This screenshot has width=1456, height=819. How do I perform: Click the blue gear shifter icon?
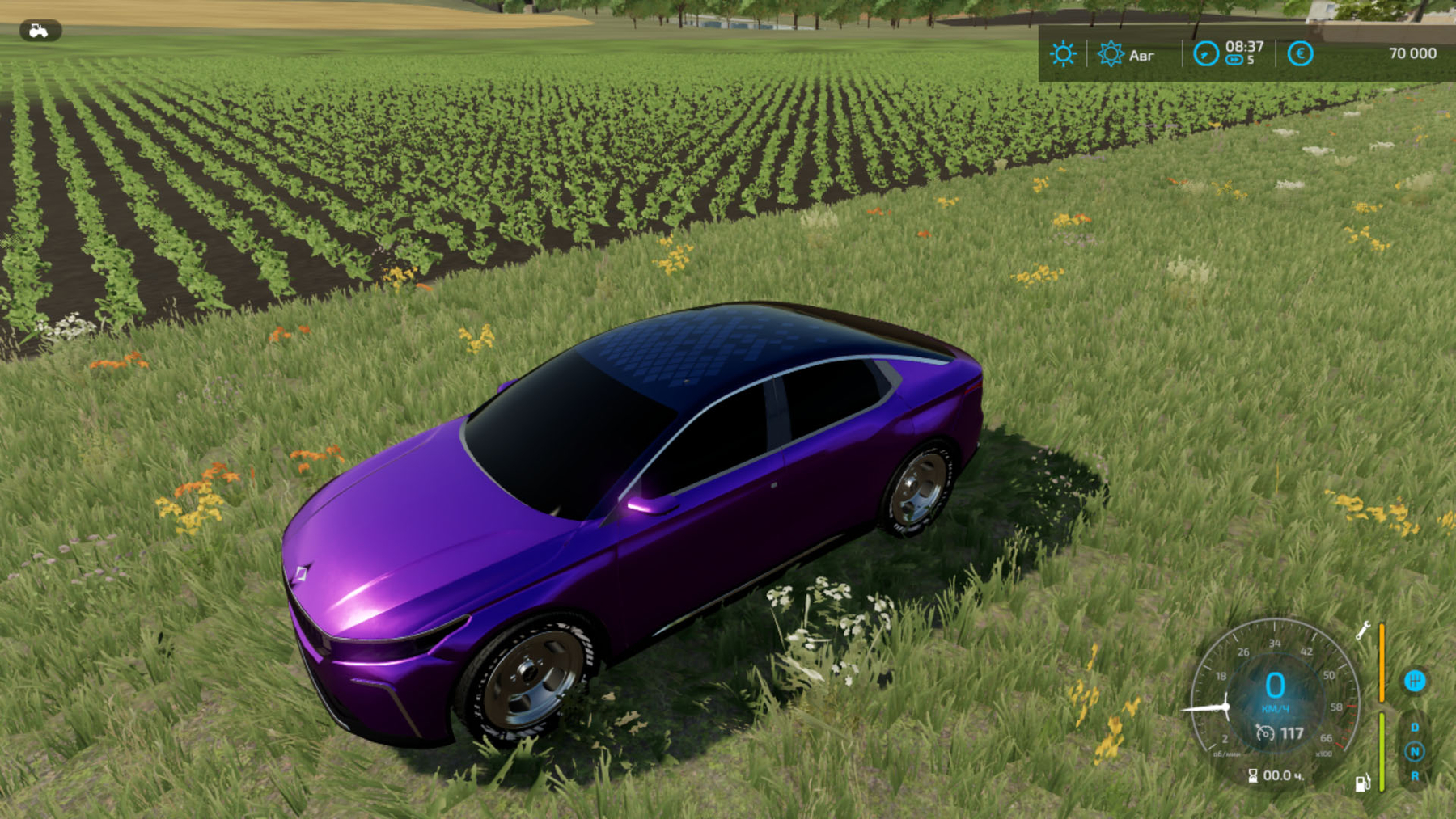[x=1415, y=681]
